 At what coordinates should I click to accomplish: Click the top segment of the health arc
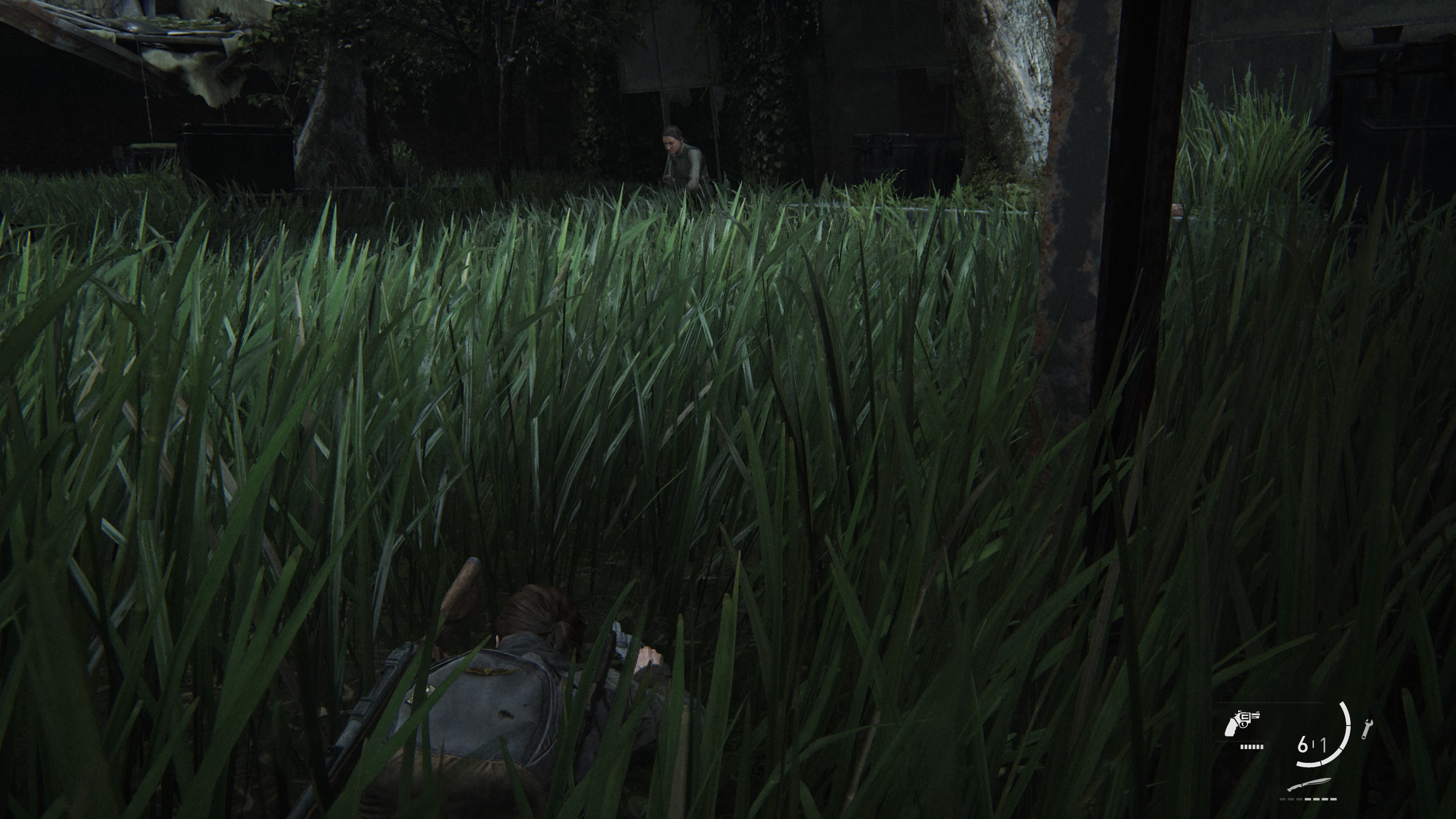1343,706
